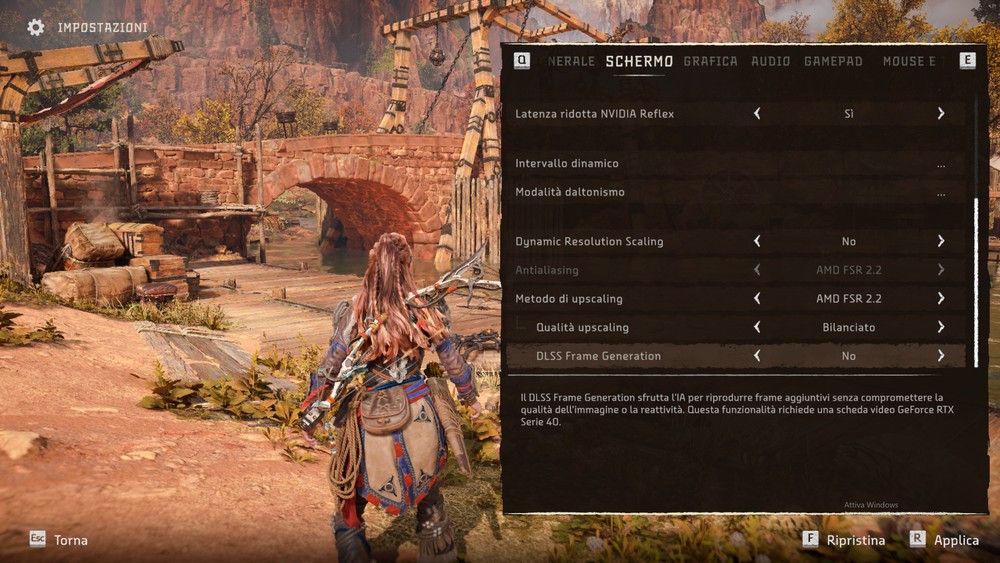Viewport: 1000px width, 563px height.
Task: Switch to the partially visible Generale tab
Action: (571, 61)
